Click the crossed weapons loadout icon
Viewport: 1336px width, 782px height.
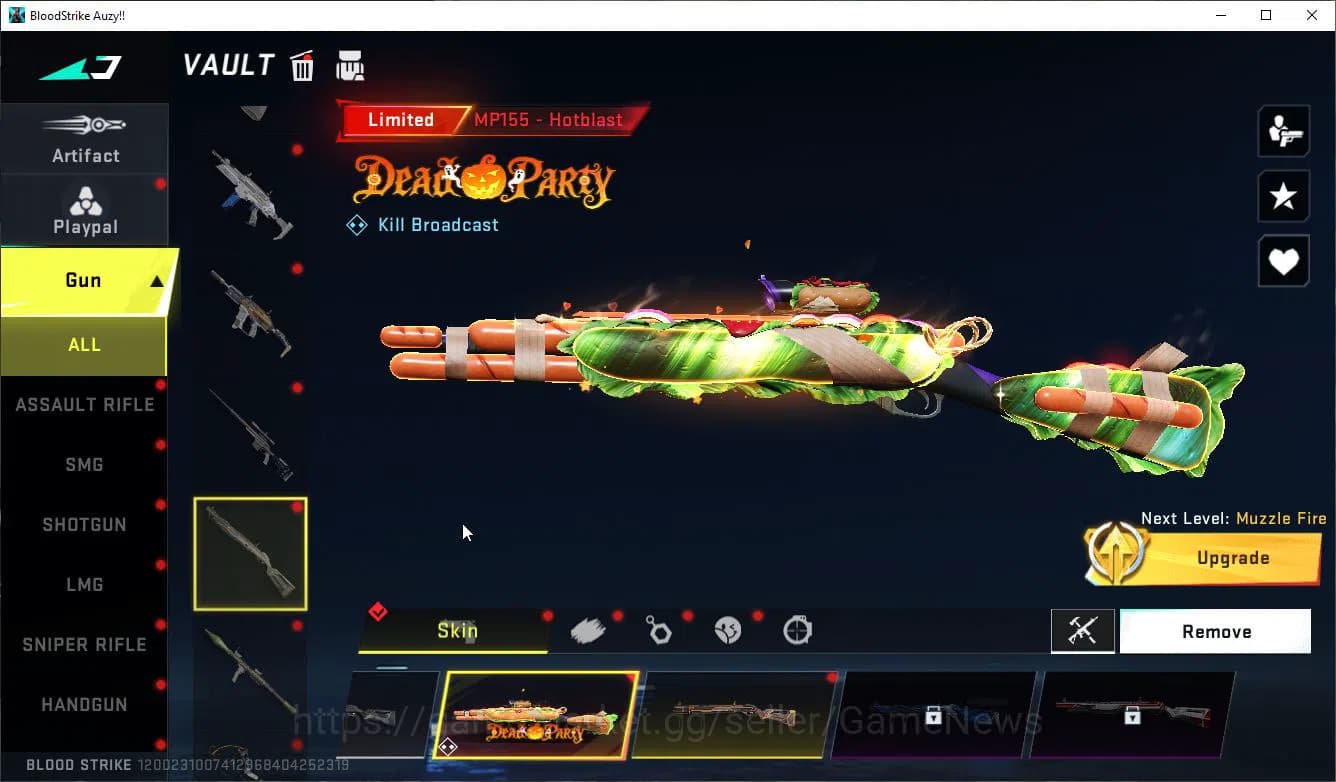1083,631
